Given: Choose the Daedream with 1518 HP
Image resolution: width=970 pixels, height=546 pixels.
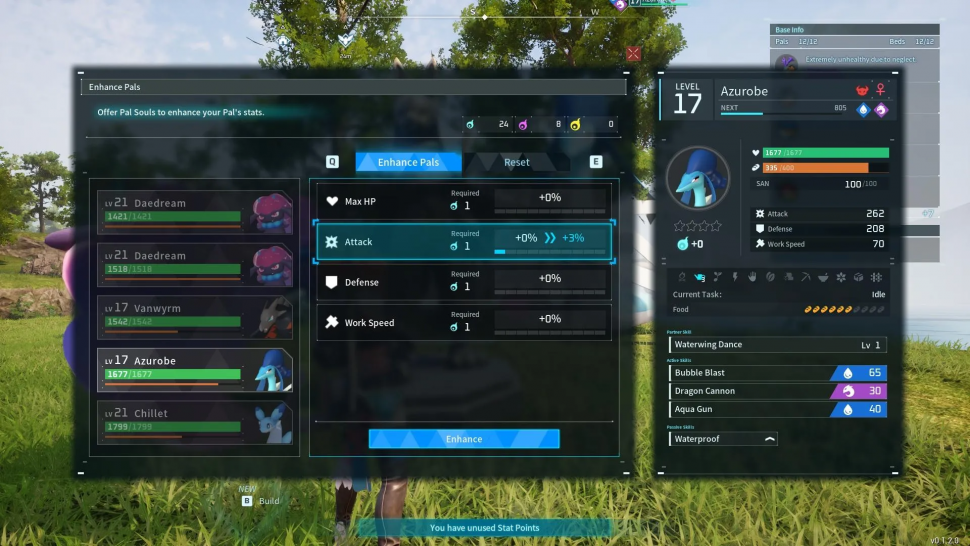Looking at the screenshot, I should point(195,264).
